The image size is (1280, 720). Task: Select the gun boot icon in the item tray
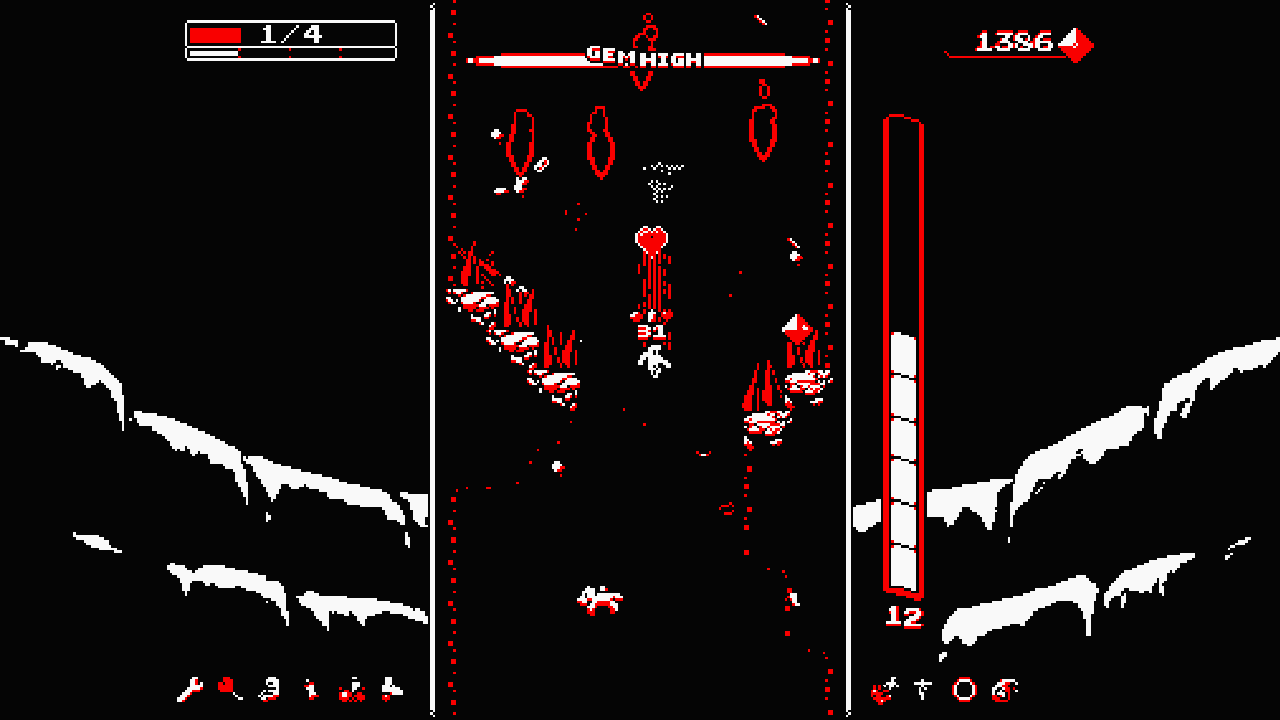click(270, 689)
